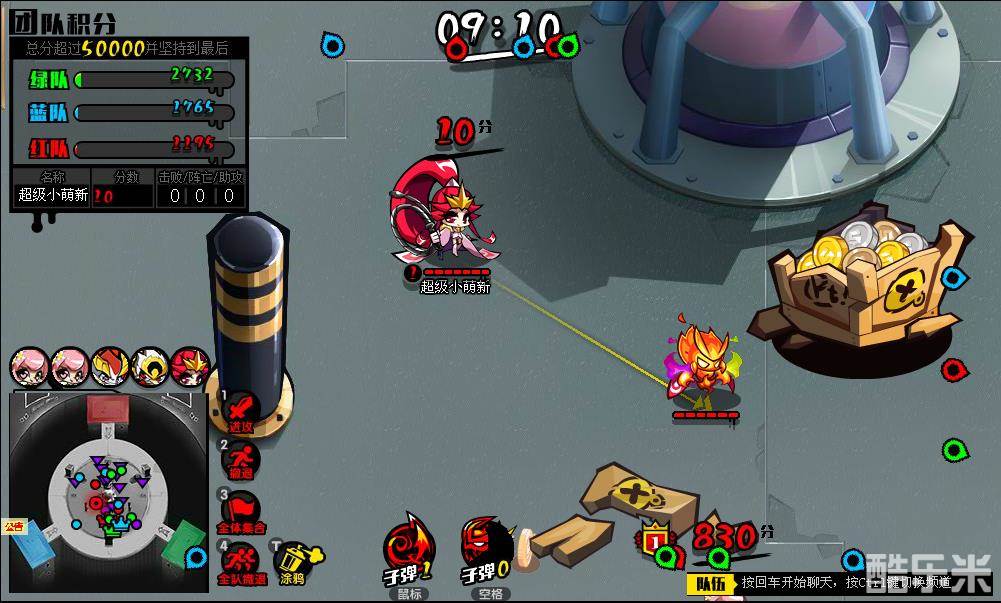
Task: Select the red-haired gold-star teammate portrait
Action: [189, 366]
